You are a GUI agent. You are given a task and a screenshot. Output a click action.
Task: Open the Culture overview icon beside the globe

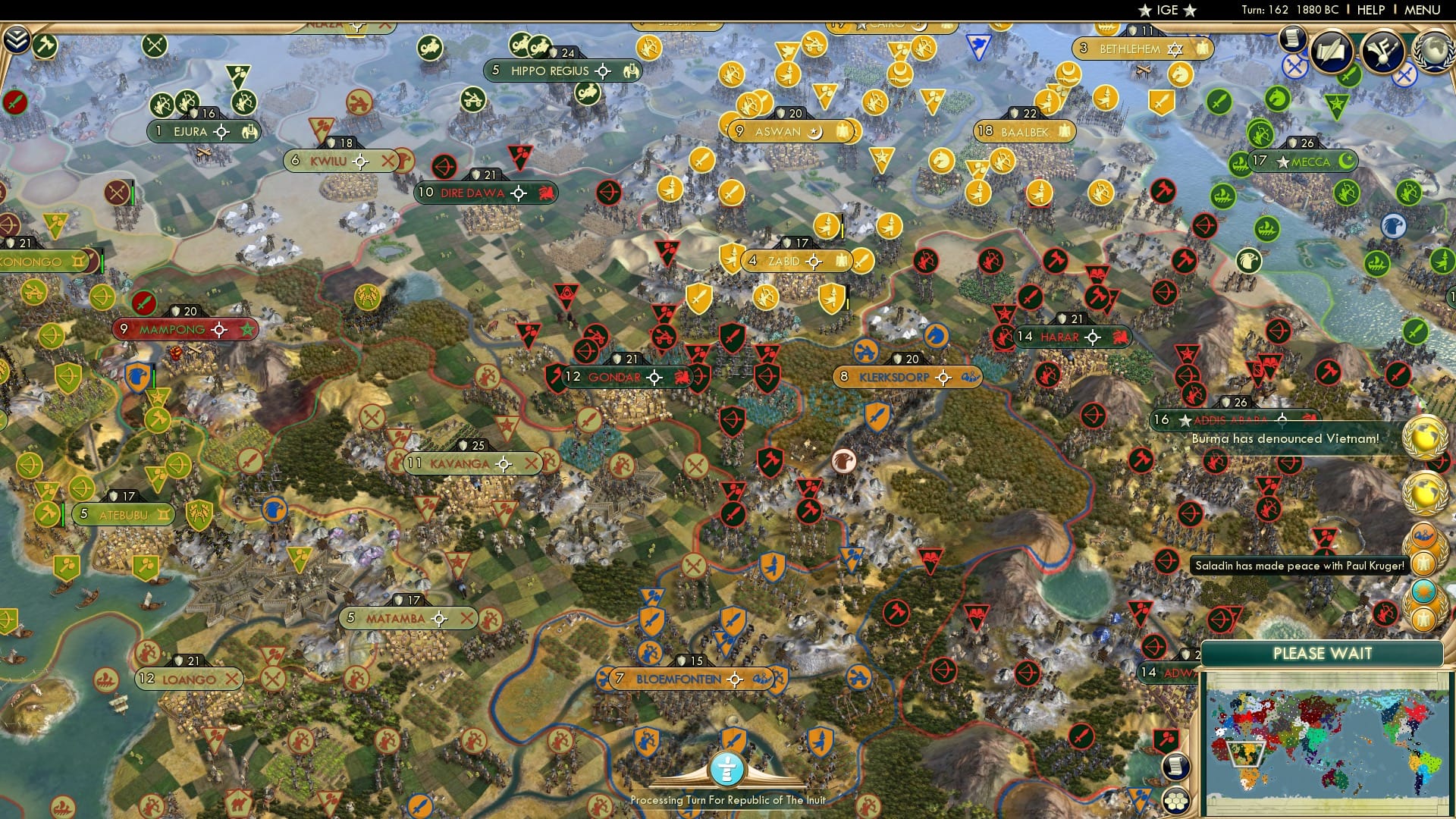coord(1382,50)
